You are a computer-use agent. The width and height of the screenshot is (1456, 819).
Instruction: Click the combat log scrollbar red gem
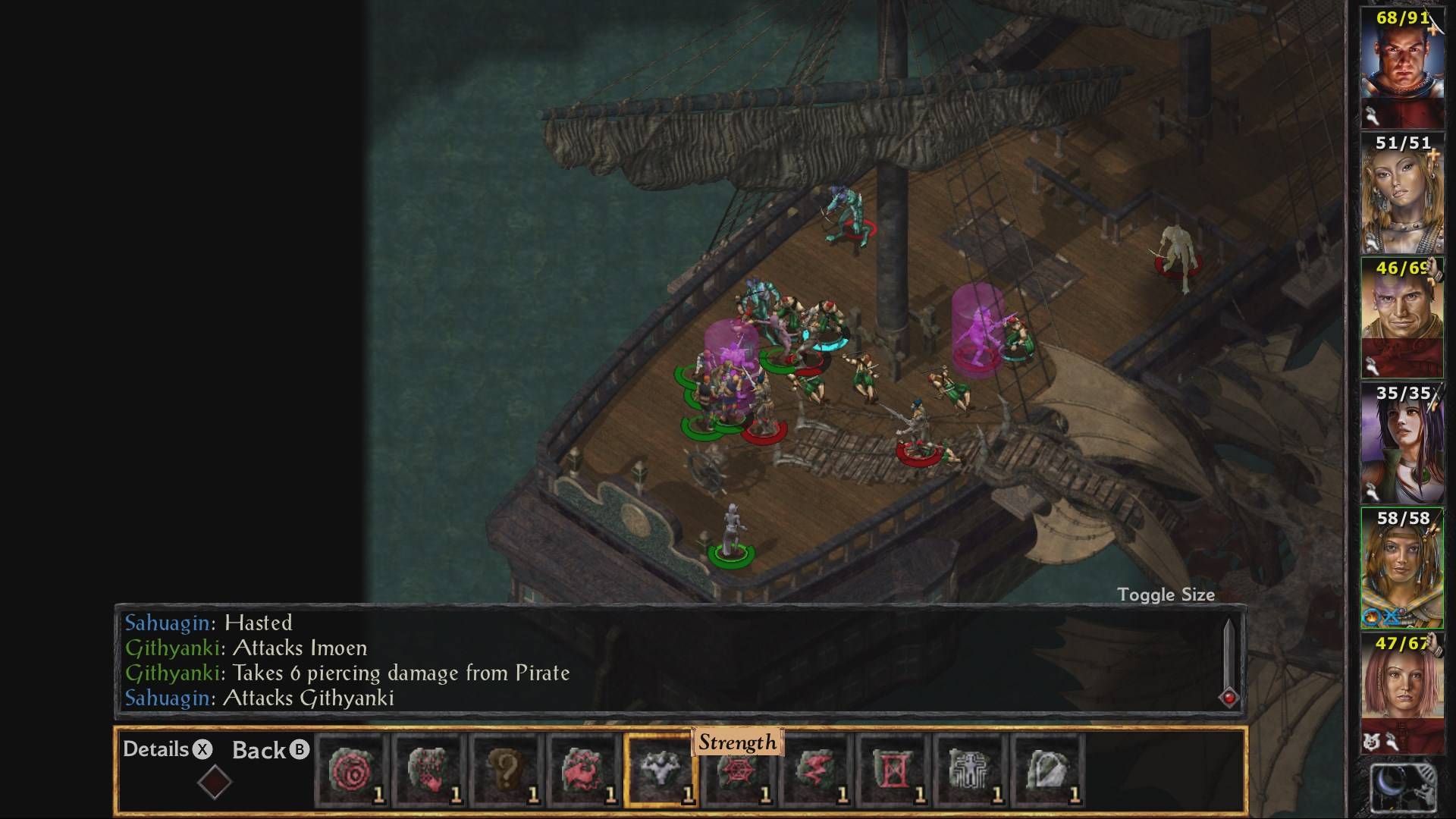1229,698
